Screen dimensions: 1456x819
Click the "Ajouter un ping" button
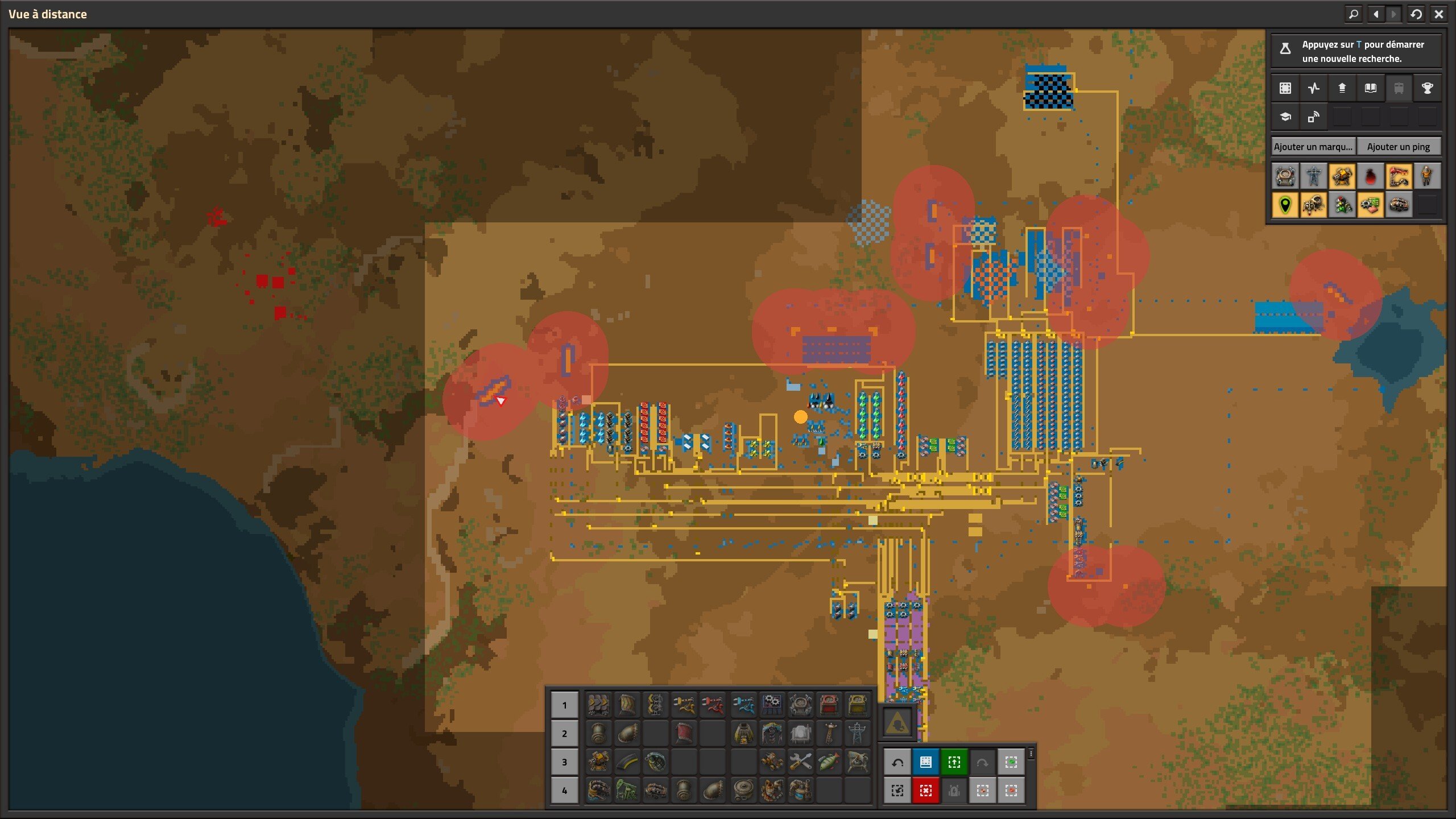point(1398,147)
